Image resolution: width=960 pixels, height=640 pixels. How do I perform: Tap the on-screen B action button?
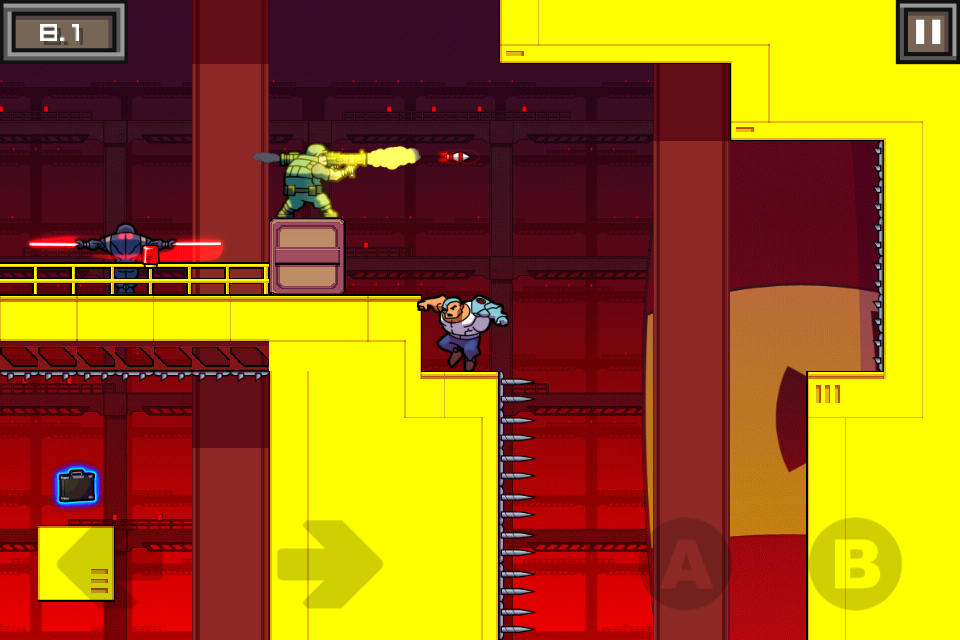point(855,564)
